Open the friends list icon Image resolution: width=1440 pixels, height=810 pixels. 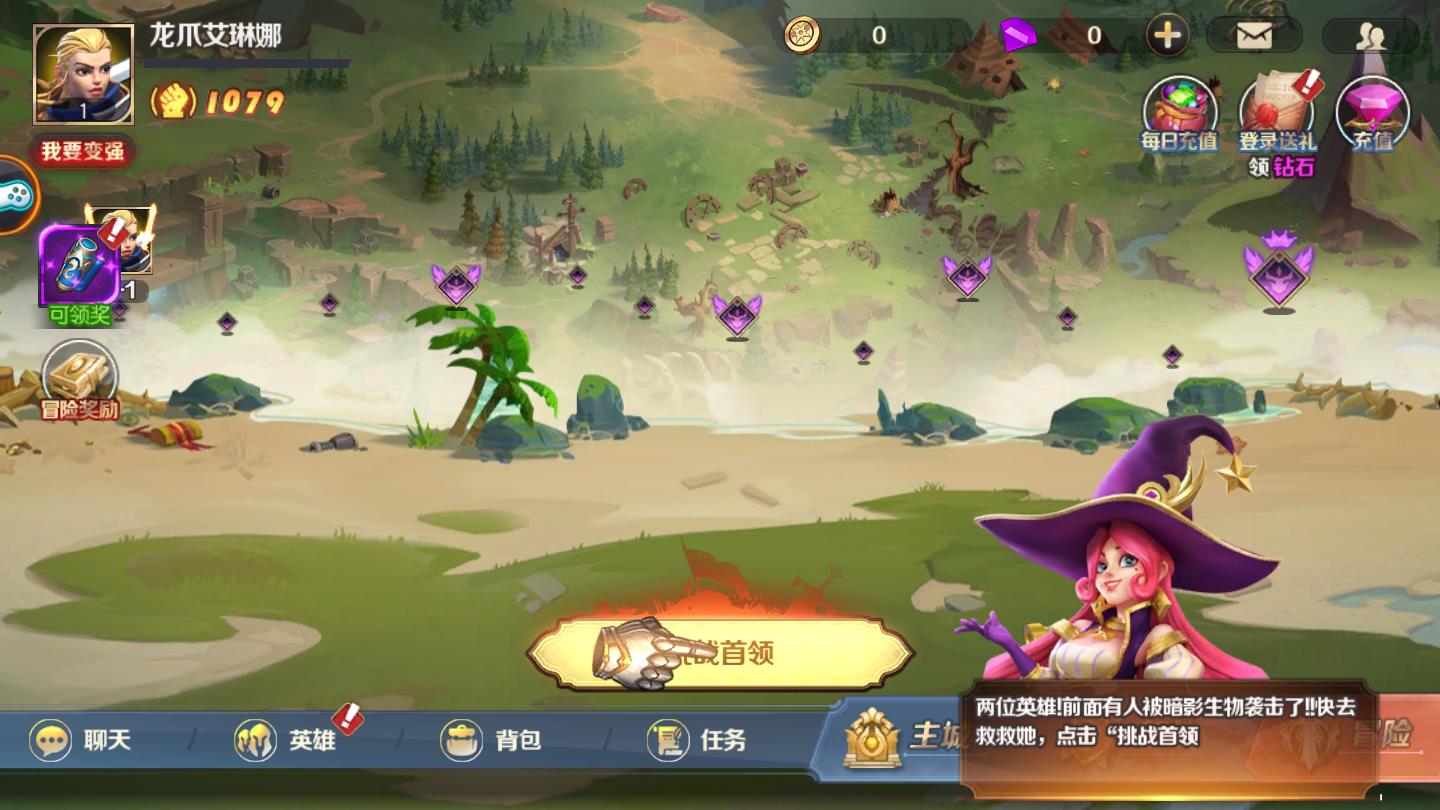1373,34
